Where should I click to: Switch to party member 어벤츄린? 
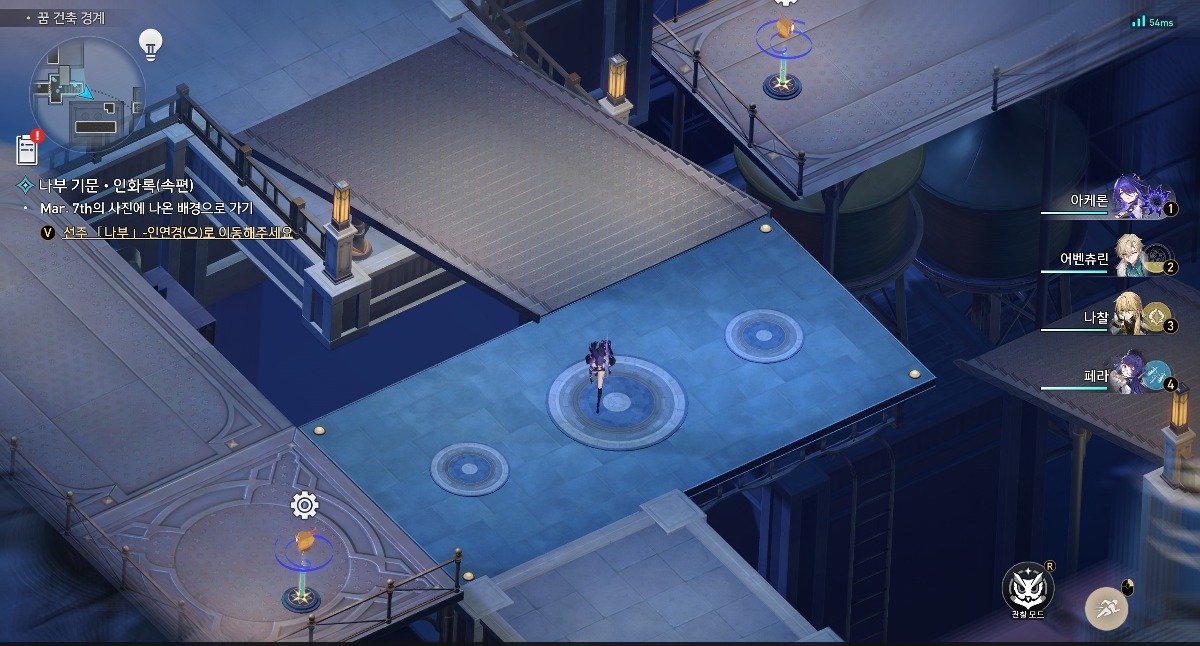click(x=1131, y=259)
